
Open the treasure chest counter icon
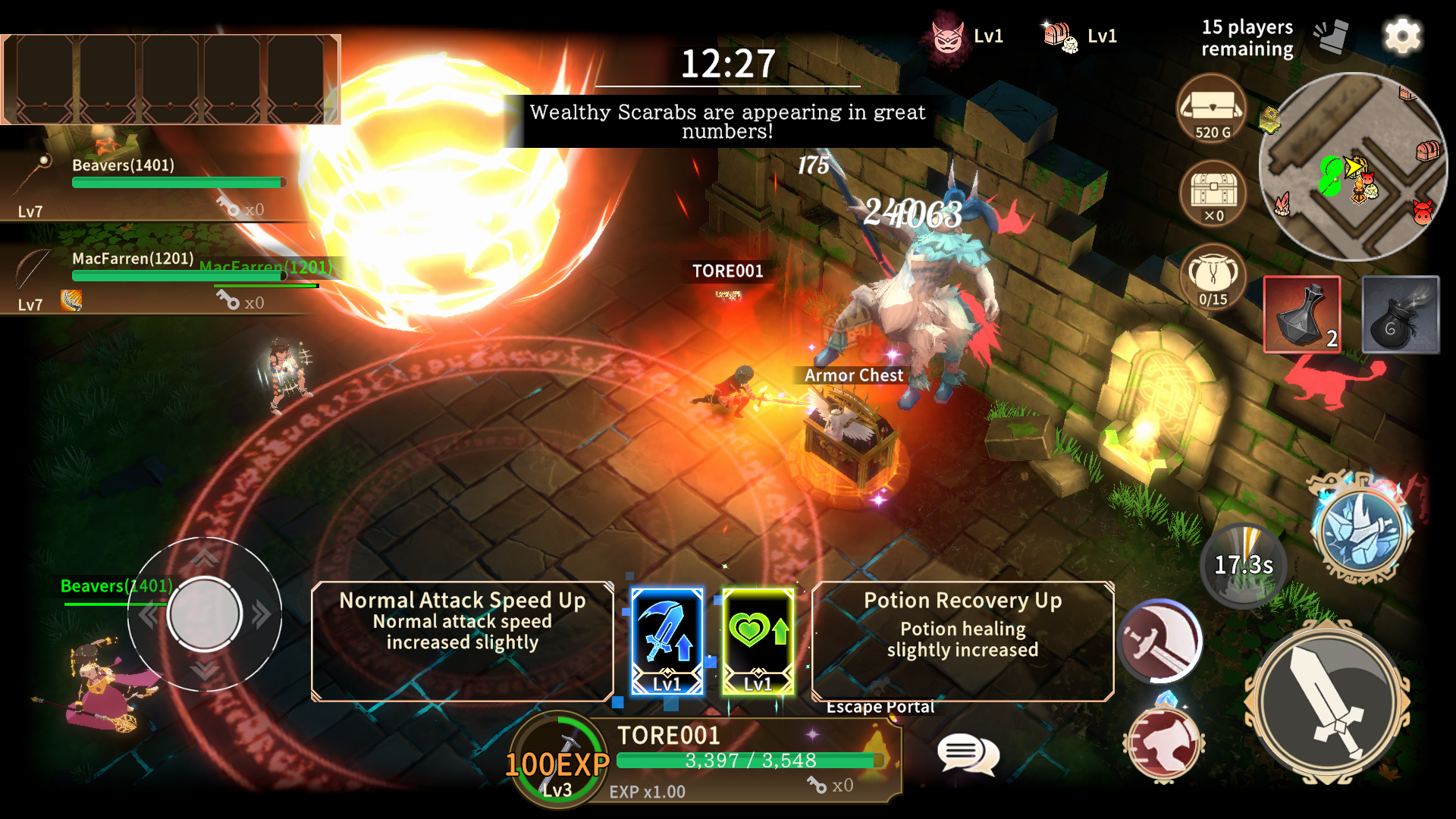pyautogui.click(x=1213, y=194)
